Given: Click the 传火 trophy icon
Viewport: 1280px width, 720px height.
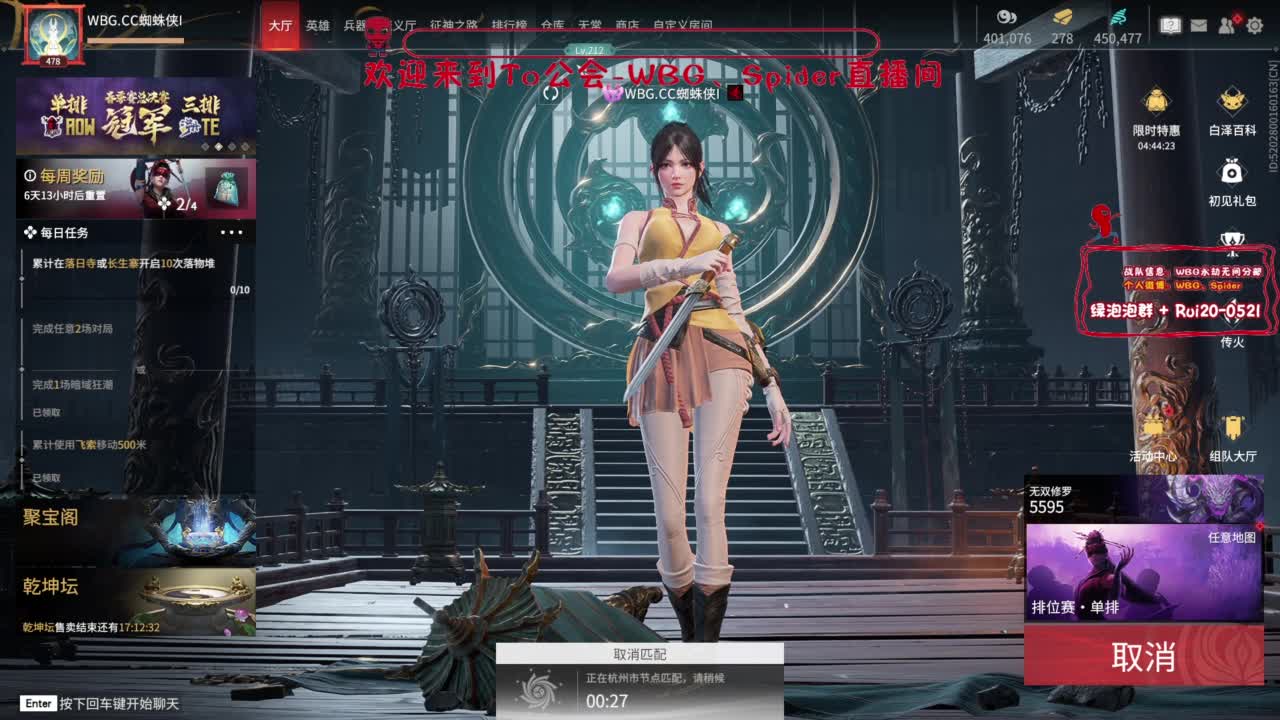Looking at the screenshot, I should (x=1232, y=238).
